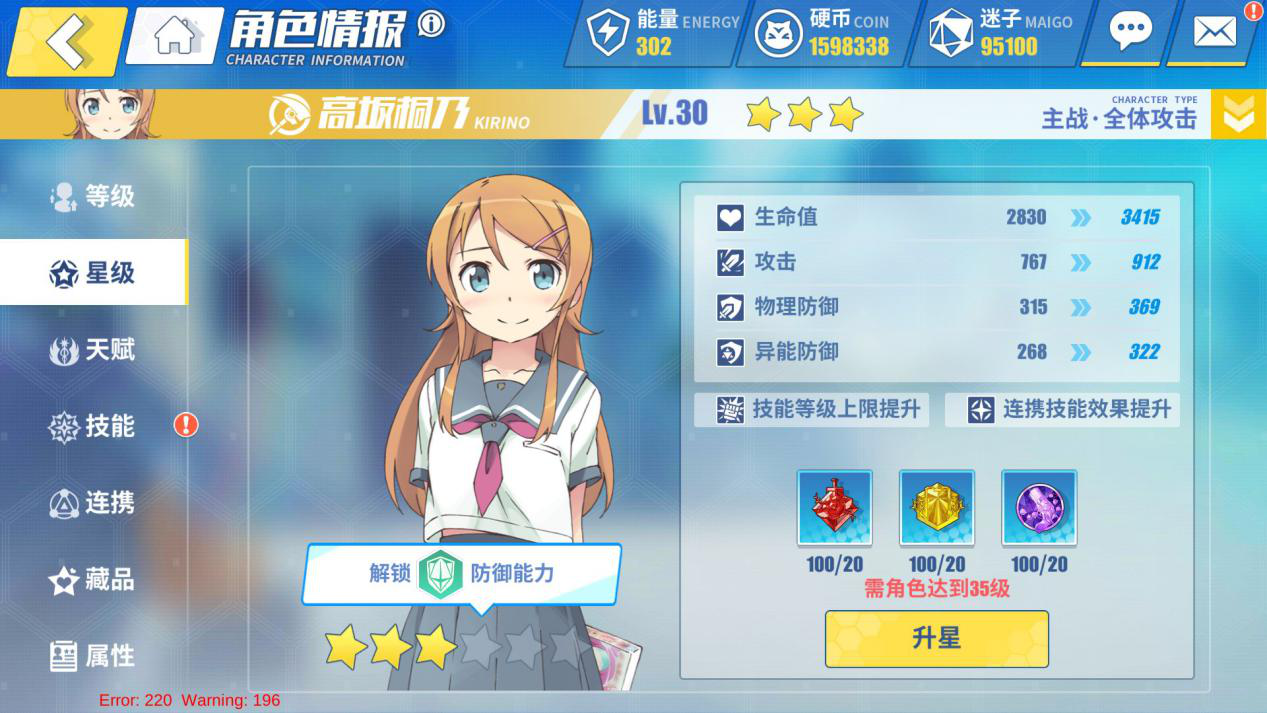Image resolution: width=1267 pixels, height=713 pixels.
Task: Show the 藏品 collection tab
Action: [93, 579]
